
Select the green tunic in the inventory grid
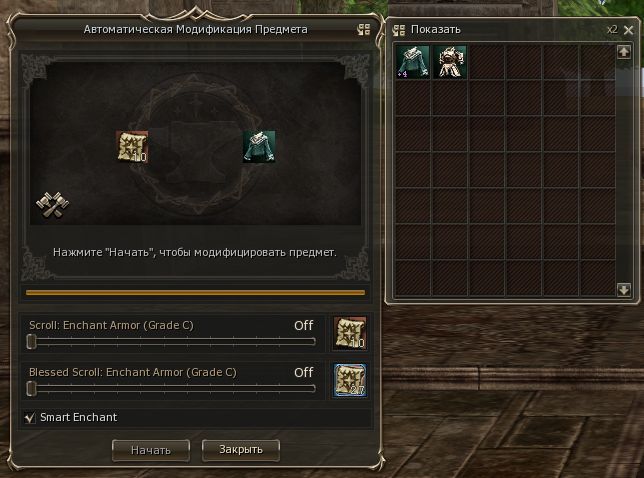(412, 62)
